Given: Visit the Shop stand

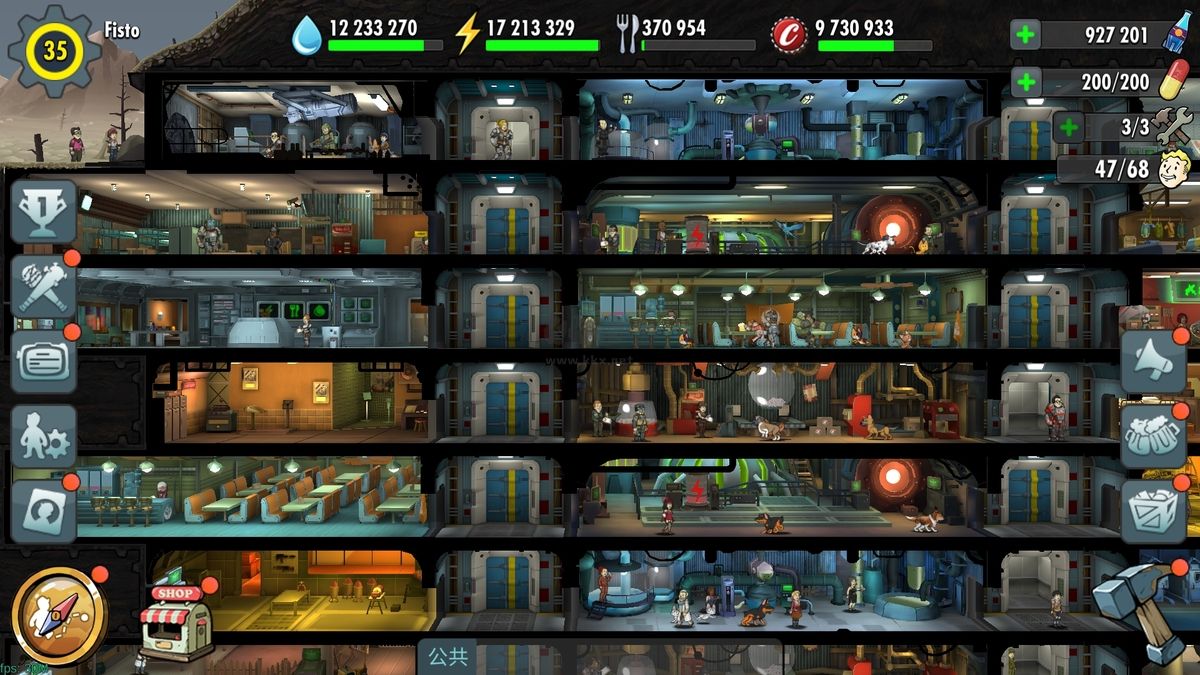Looking at the screenshot, I should [175, 622].
